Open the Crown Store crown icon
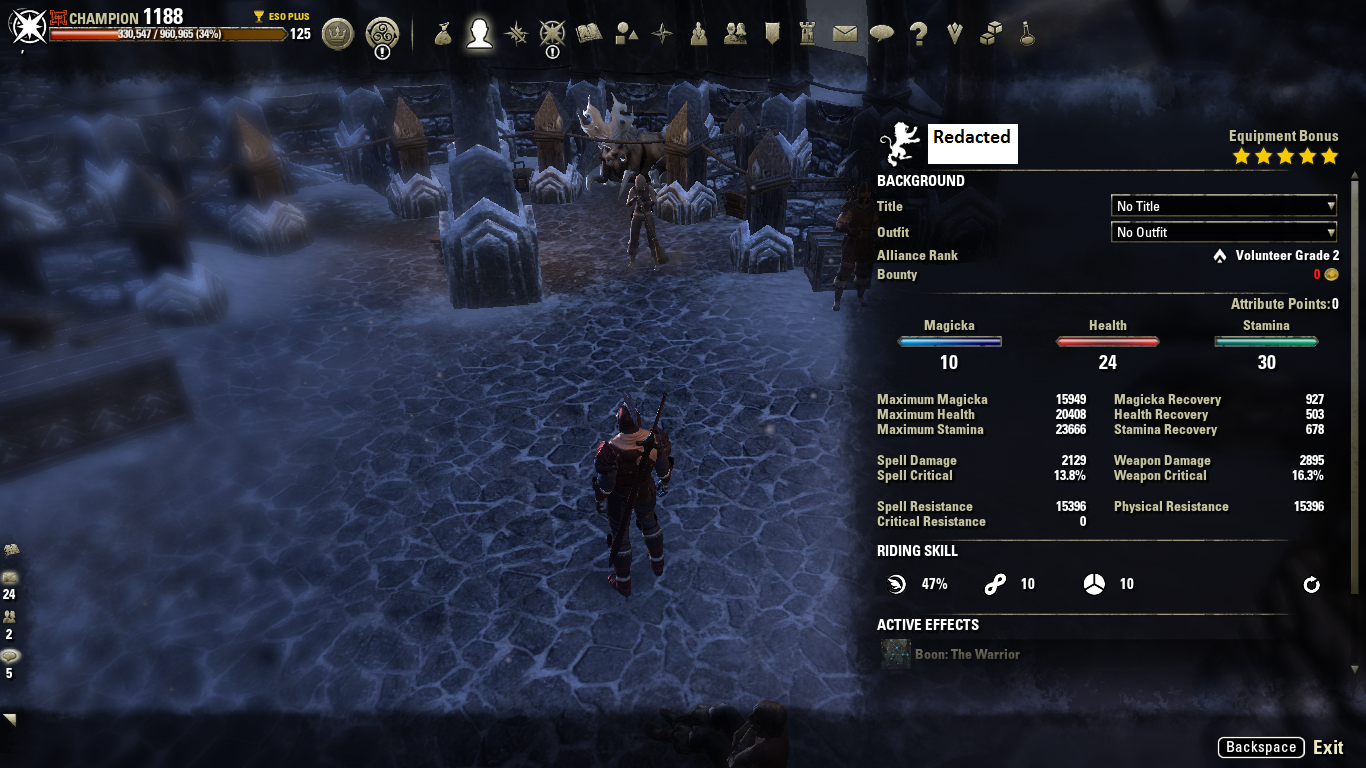This screenshot has width=1366, height=768. pyautogui.click(x=338, y=35)
